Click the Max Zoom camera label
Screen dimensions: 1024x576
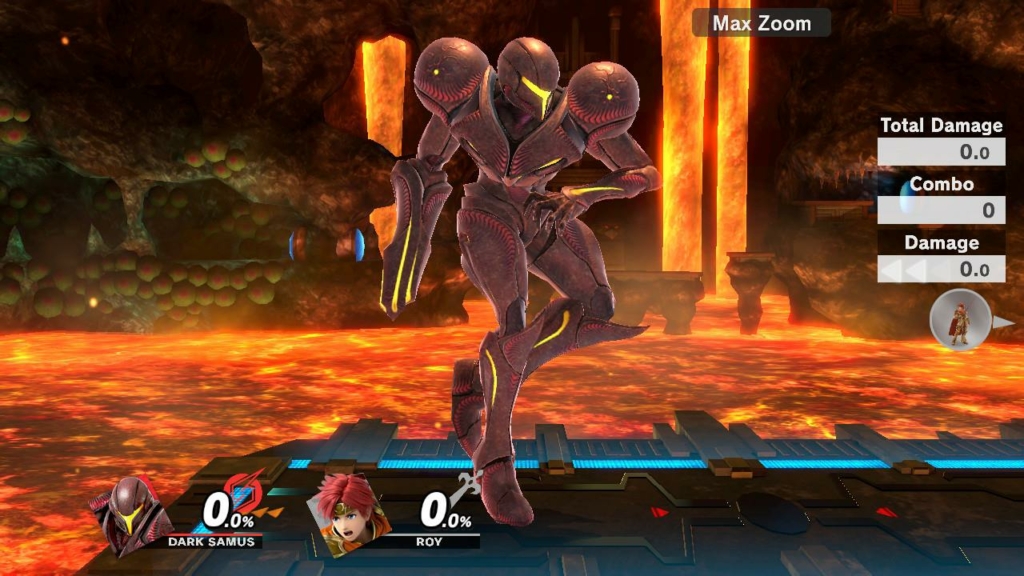click(x=761, y=22)
